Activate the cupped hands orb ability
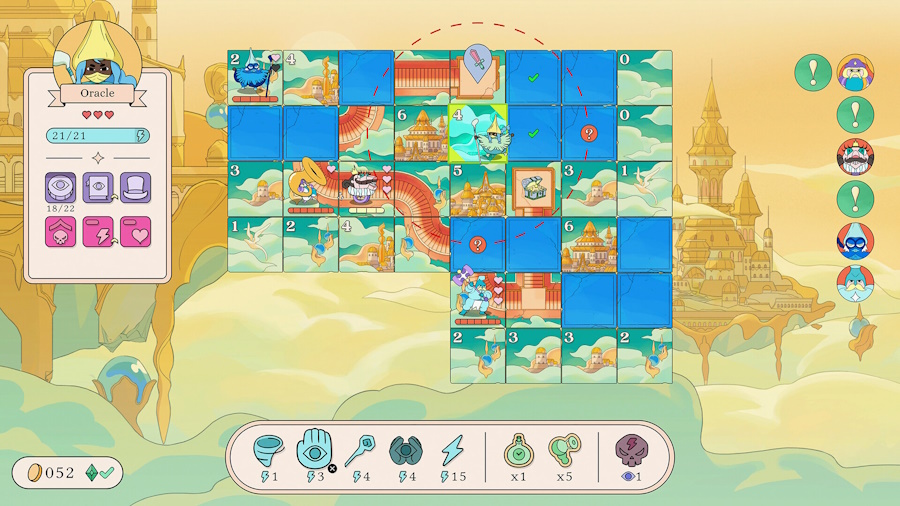The width and height of the screenshot is (900, 506). (406, 452)
